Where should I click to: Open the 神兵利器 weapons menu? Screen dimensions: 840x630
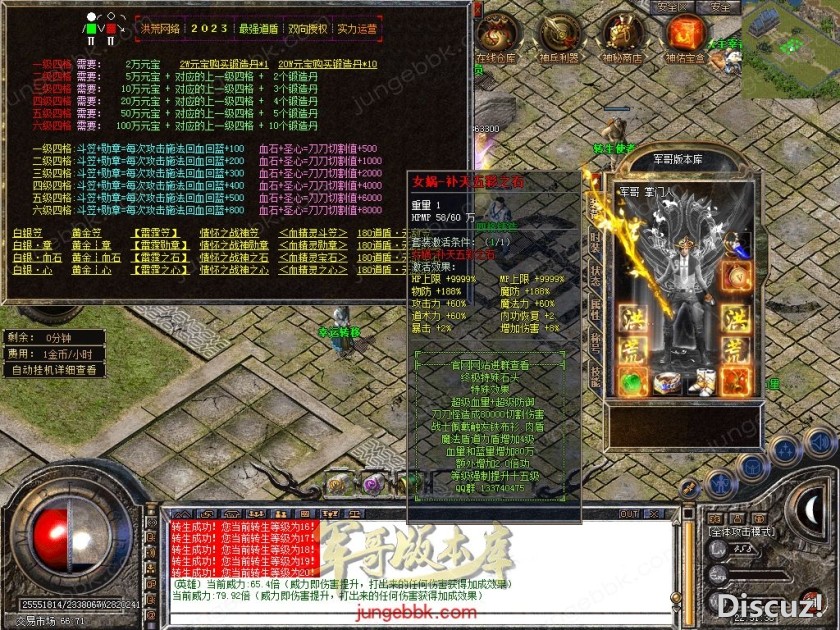pos(558,35)
